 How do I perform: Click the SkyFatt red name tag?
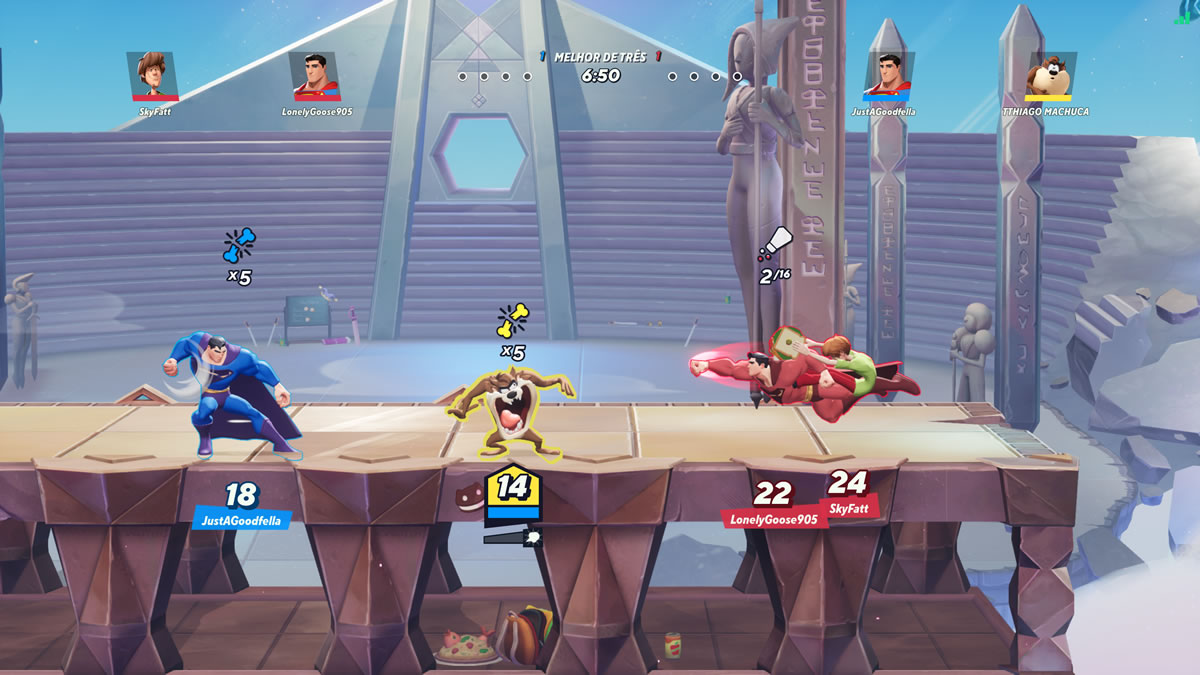coord(849,509)
